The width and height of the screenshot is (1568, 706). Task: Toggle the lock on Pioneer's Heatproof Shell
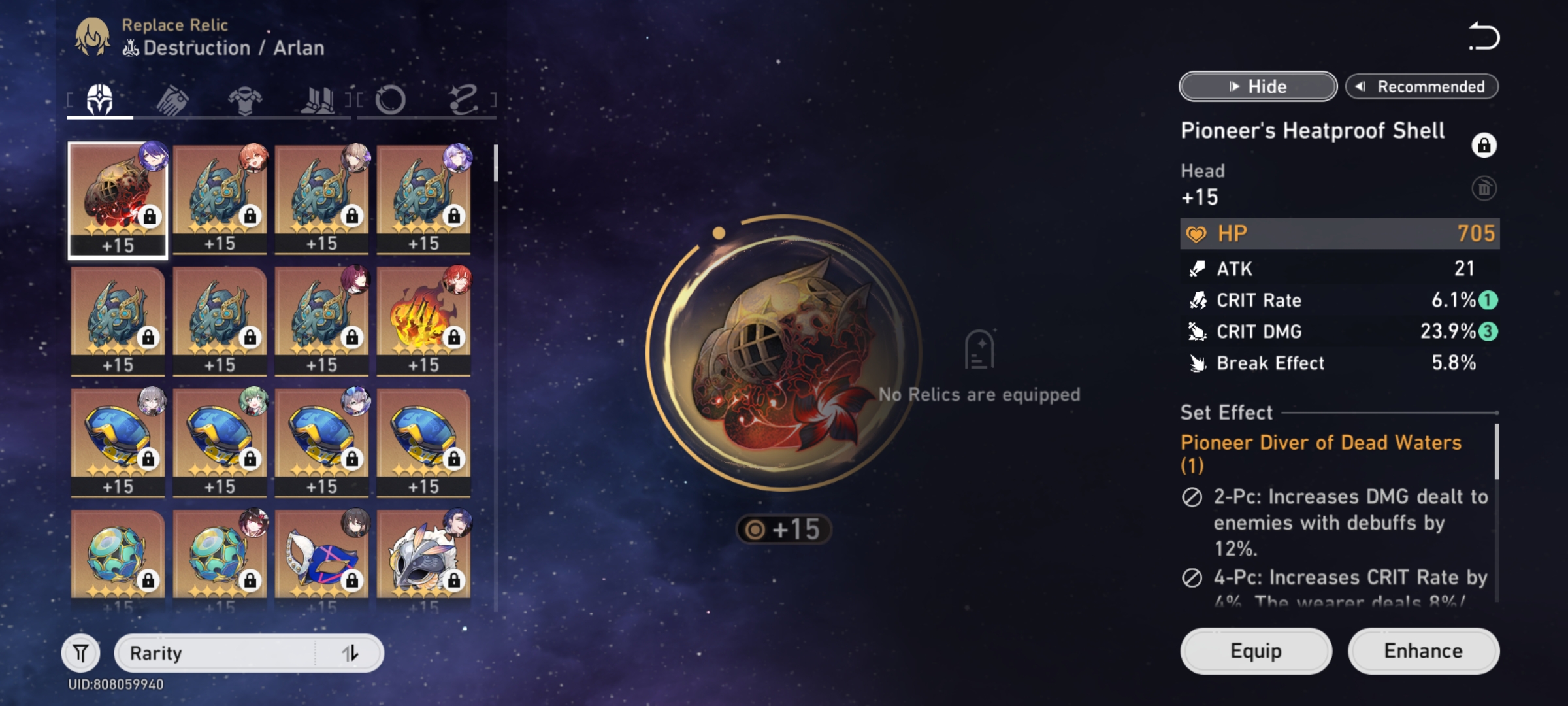point(1483,145)
